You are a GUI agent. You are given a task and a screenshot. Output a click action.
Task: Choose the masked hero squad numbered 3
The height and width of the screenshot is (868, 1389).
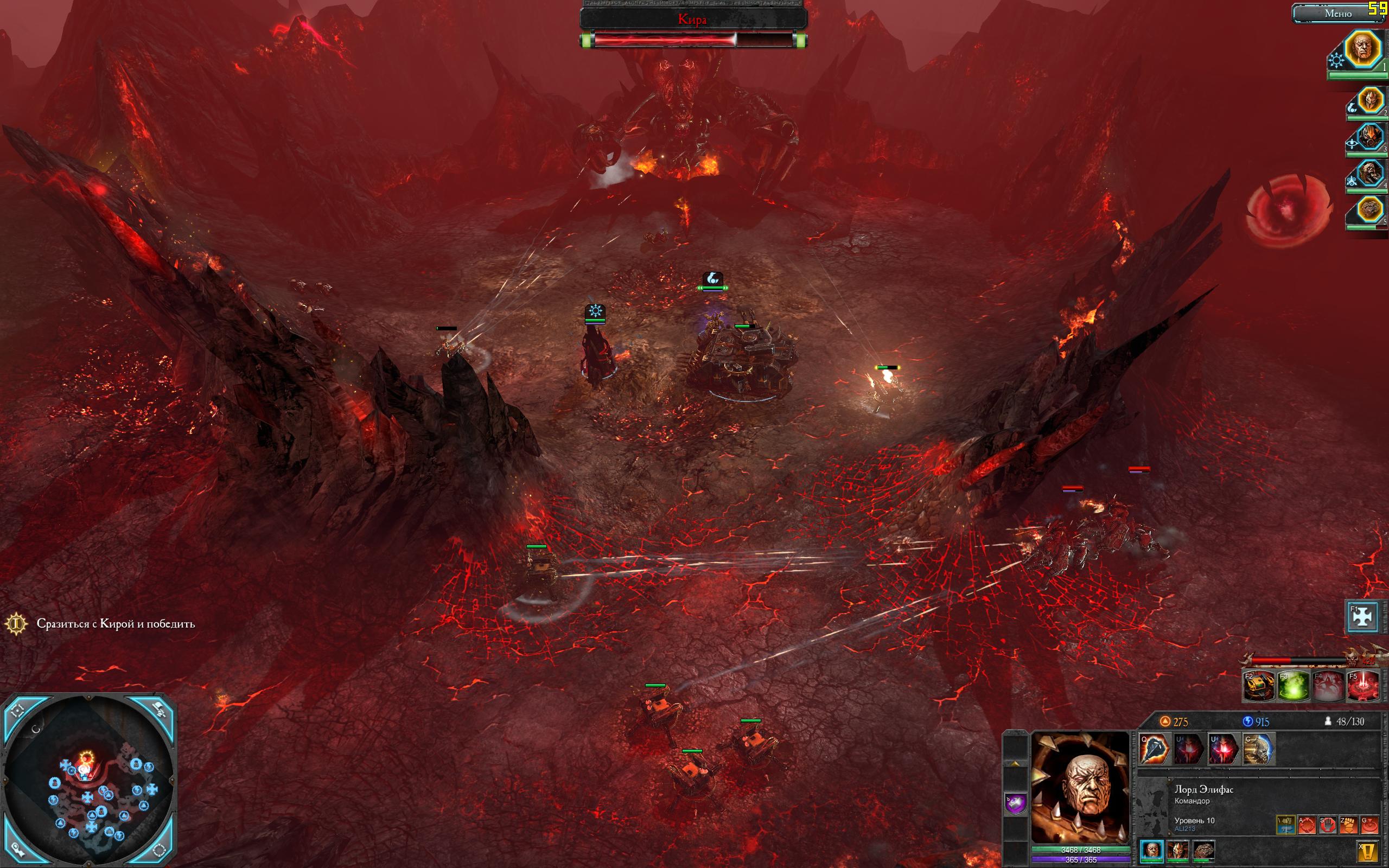[x=1369, y=138]
